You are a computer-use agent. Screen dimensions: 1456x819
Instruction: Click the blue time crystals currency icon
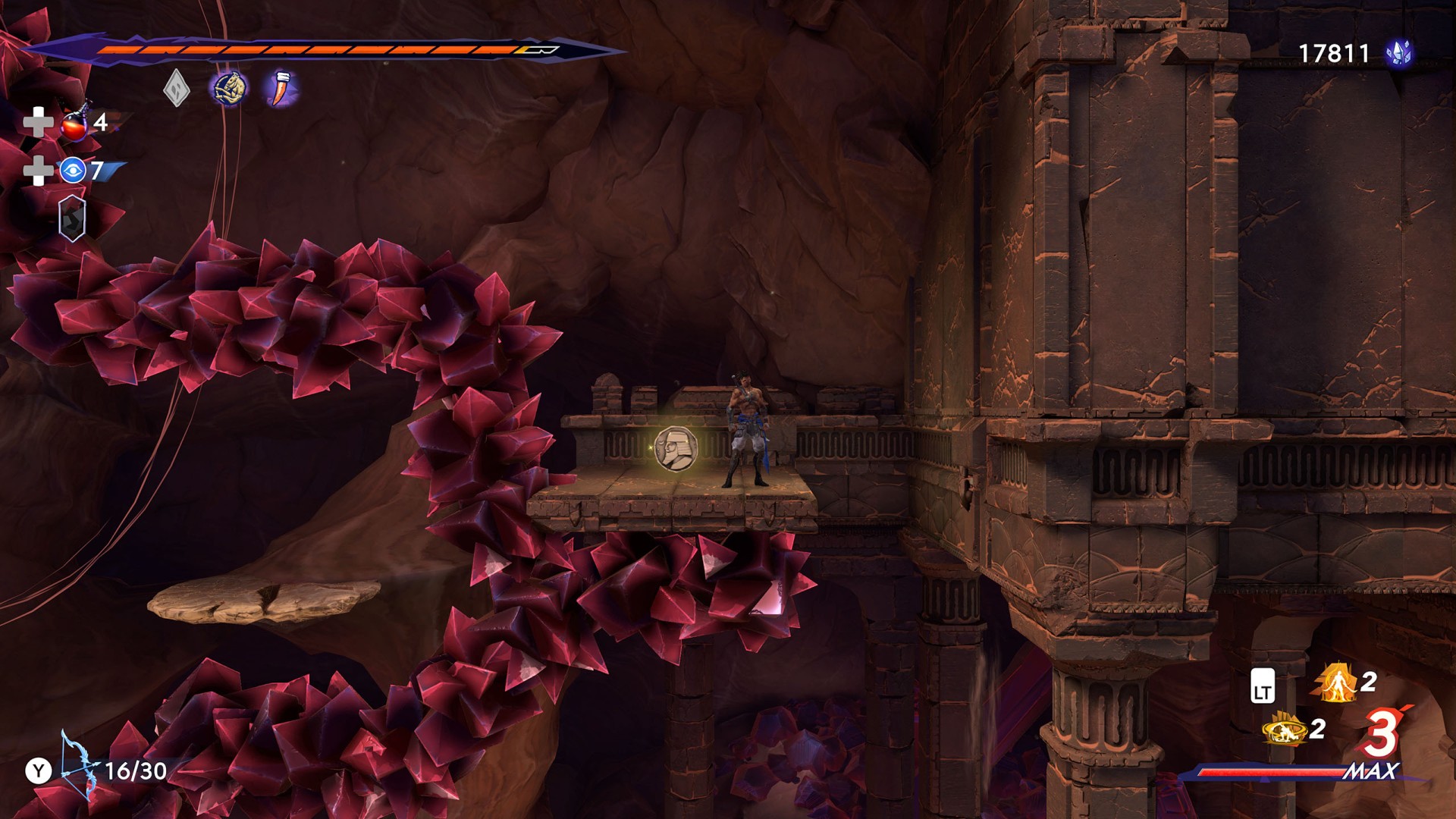[x=1399, y=53]
